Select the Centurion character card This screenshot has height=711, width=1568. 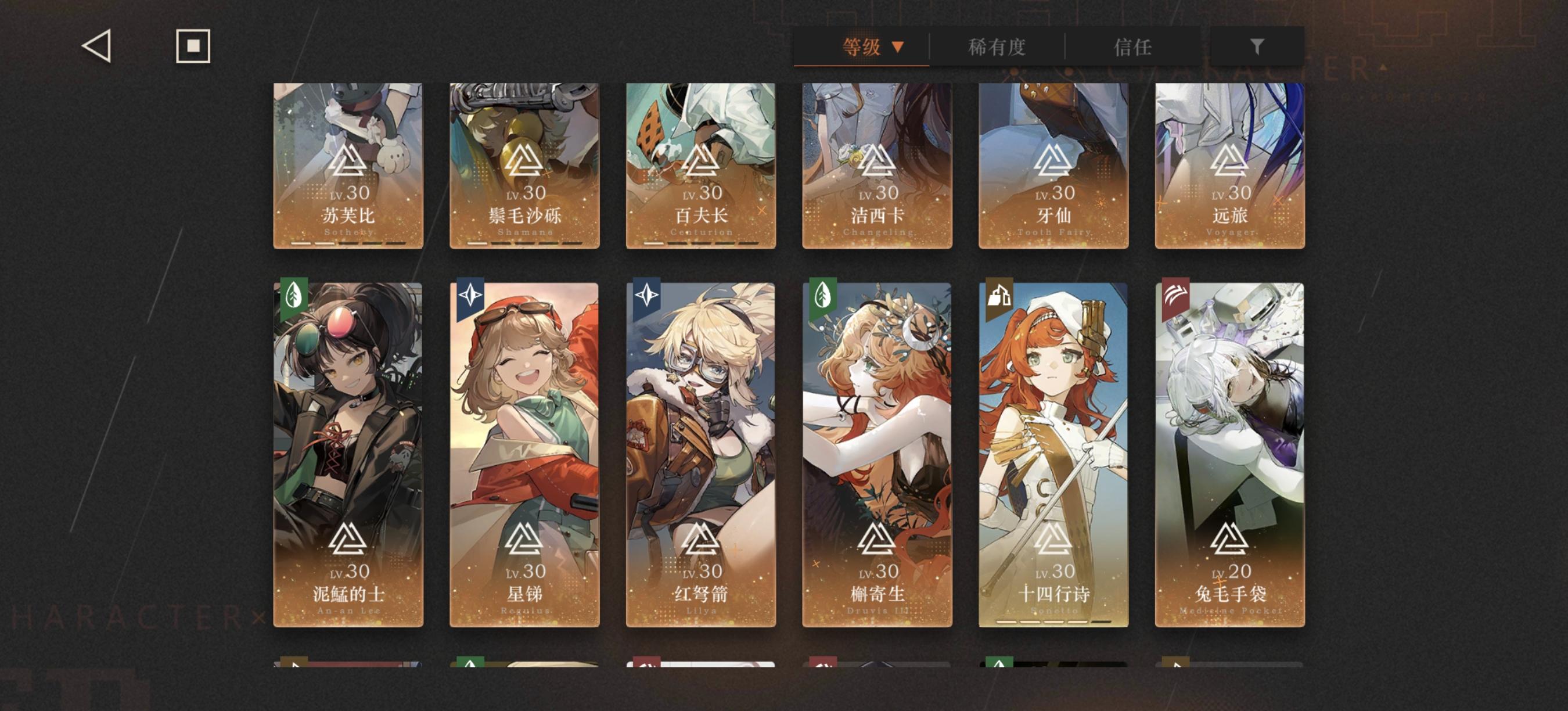coord(700,164)
